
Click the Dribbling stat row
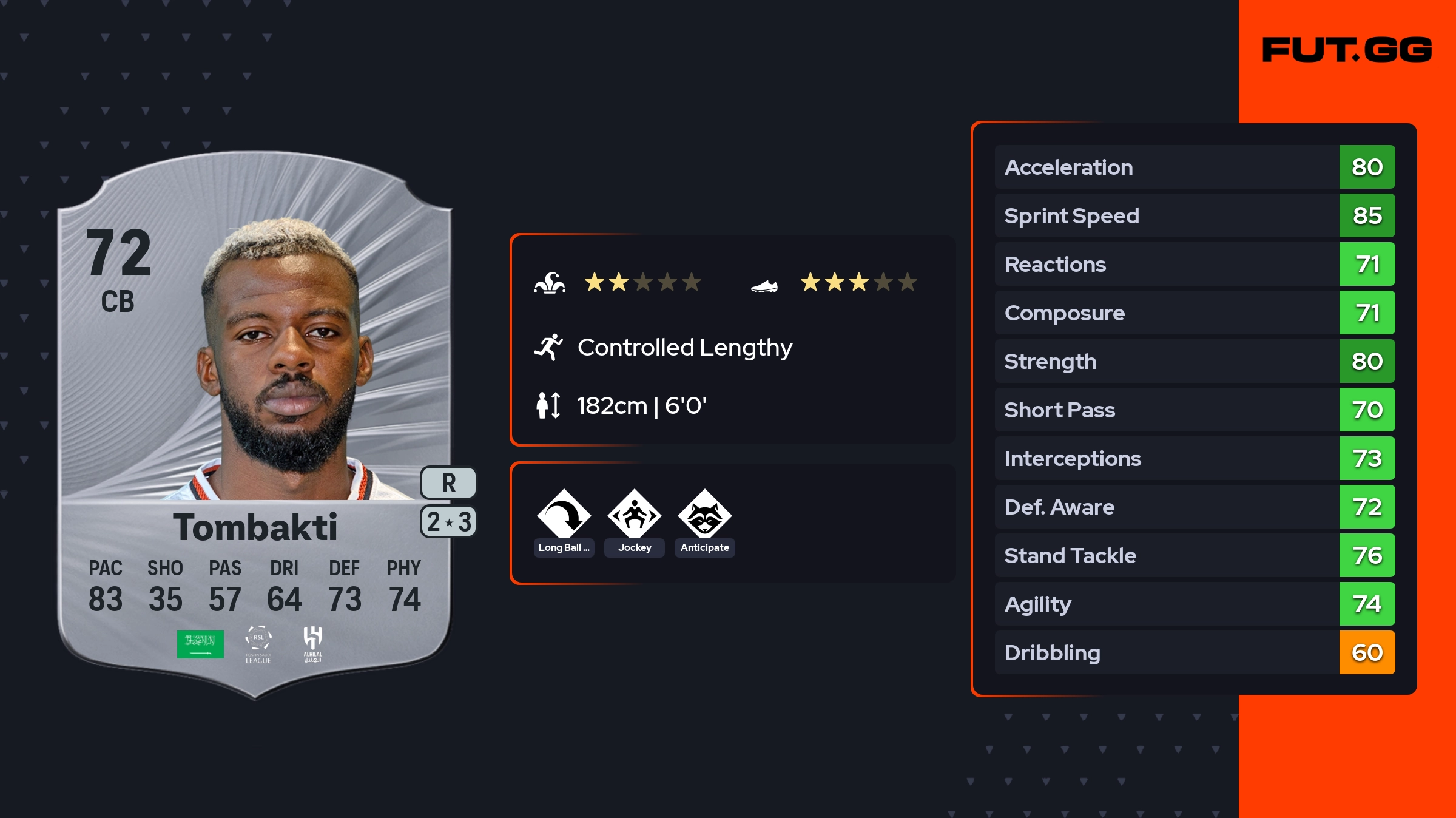tap(1194, 652)
